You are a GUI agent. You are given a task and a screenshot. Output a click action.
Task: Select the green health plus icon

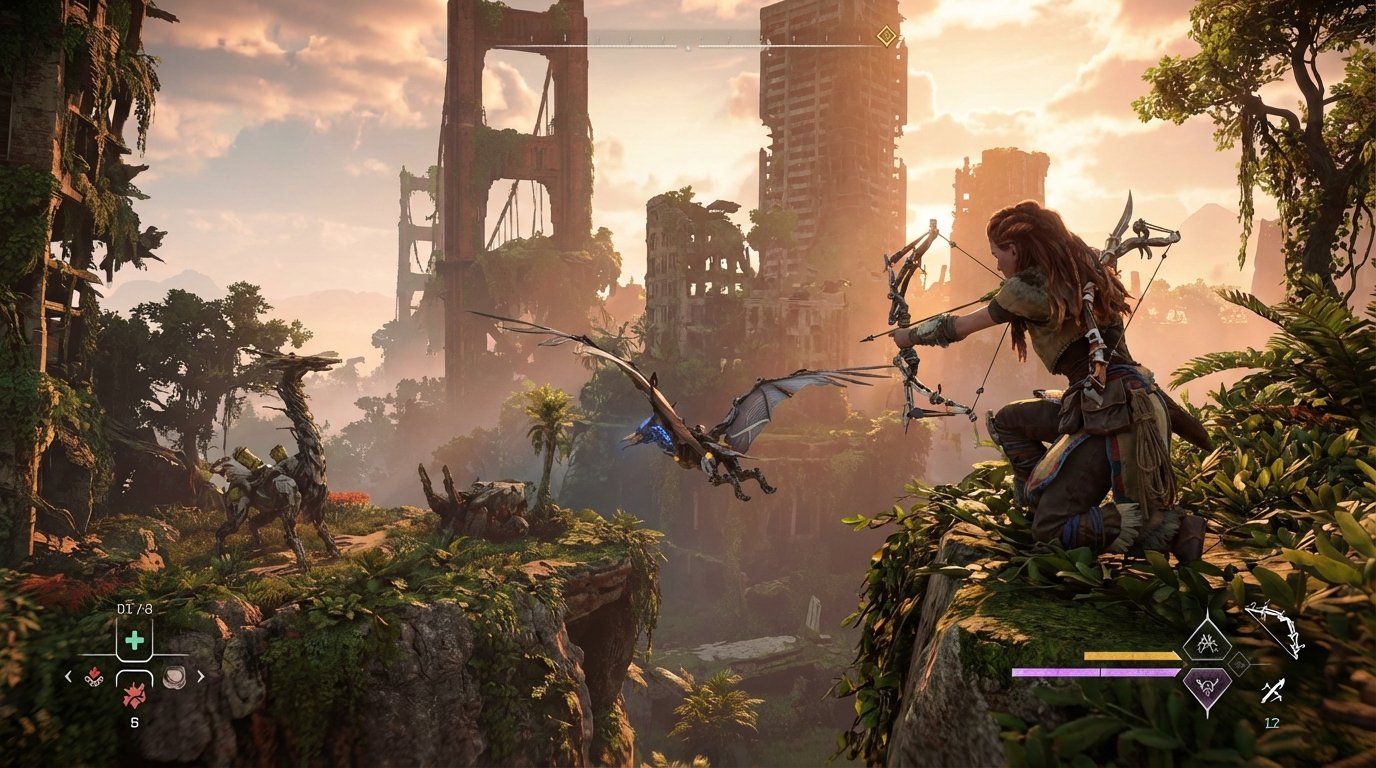click(133, 639)
